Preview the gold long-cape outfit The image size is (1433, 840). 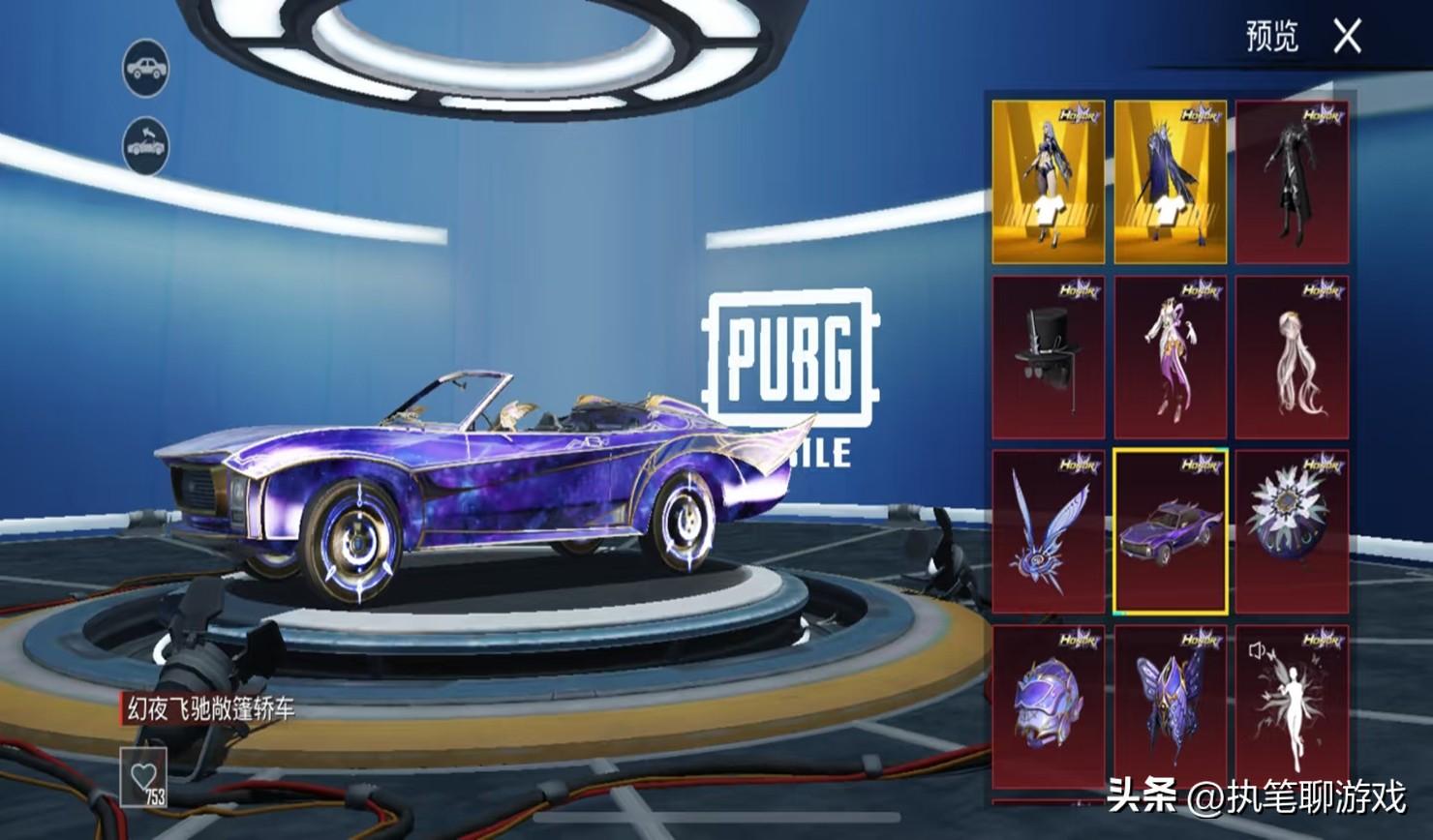coord(1170,182)
